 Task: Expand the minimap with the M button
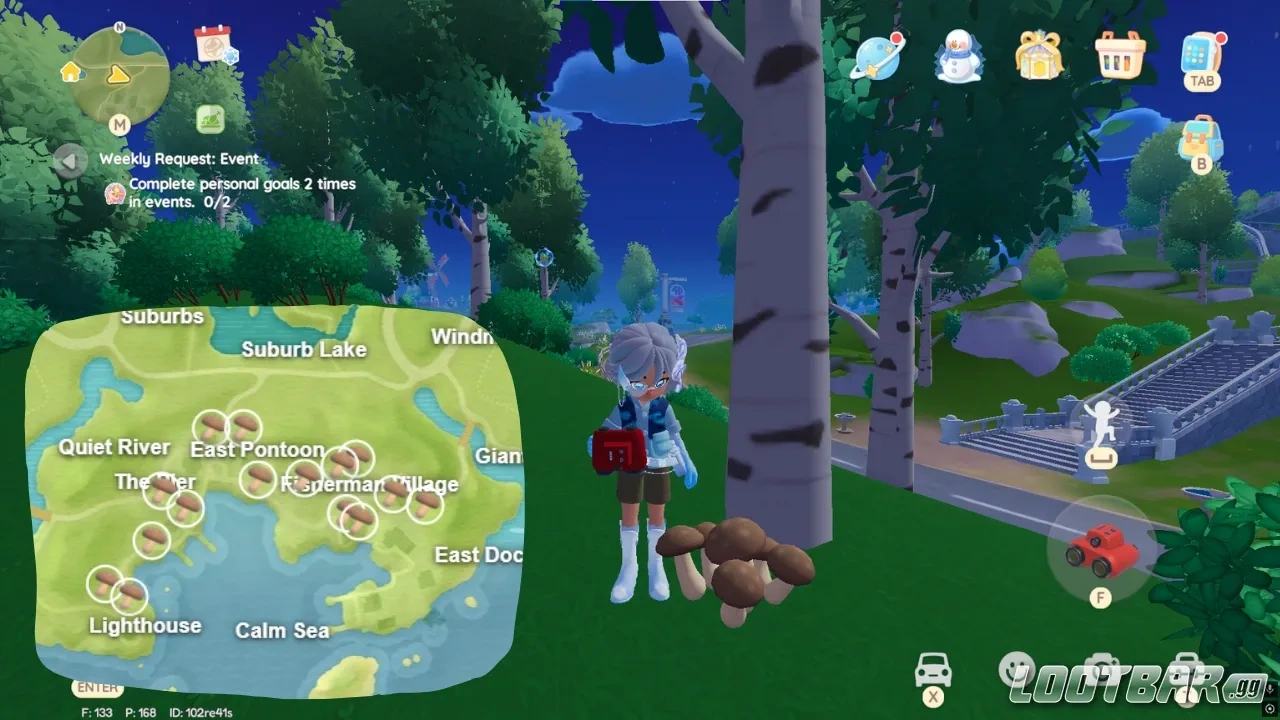(120, 125)
